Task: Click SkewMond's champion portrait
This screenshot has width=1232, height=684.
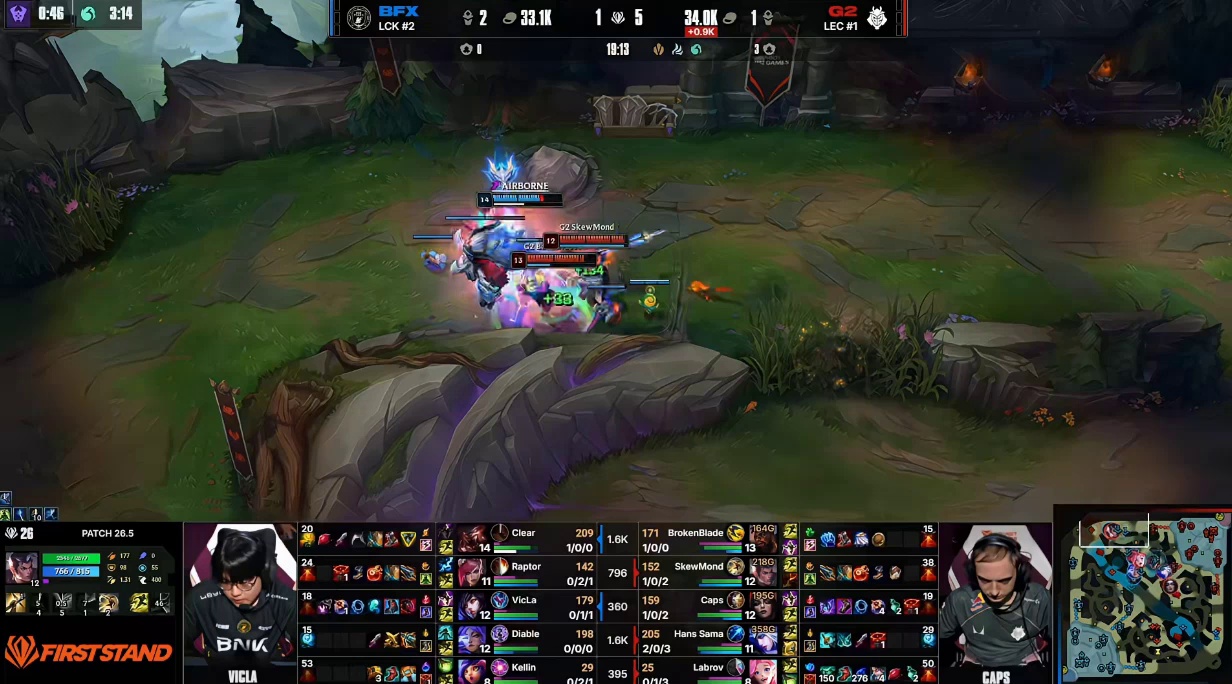Action: (763, 572)
